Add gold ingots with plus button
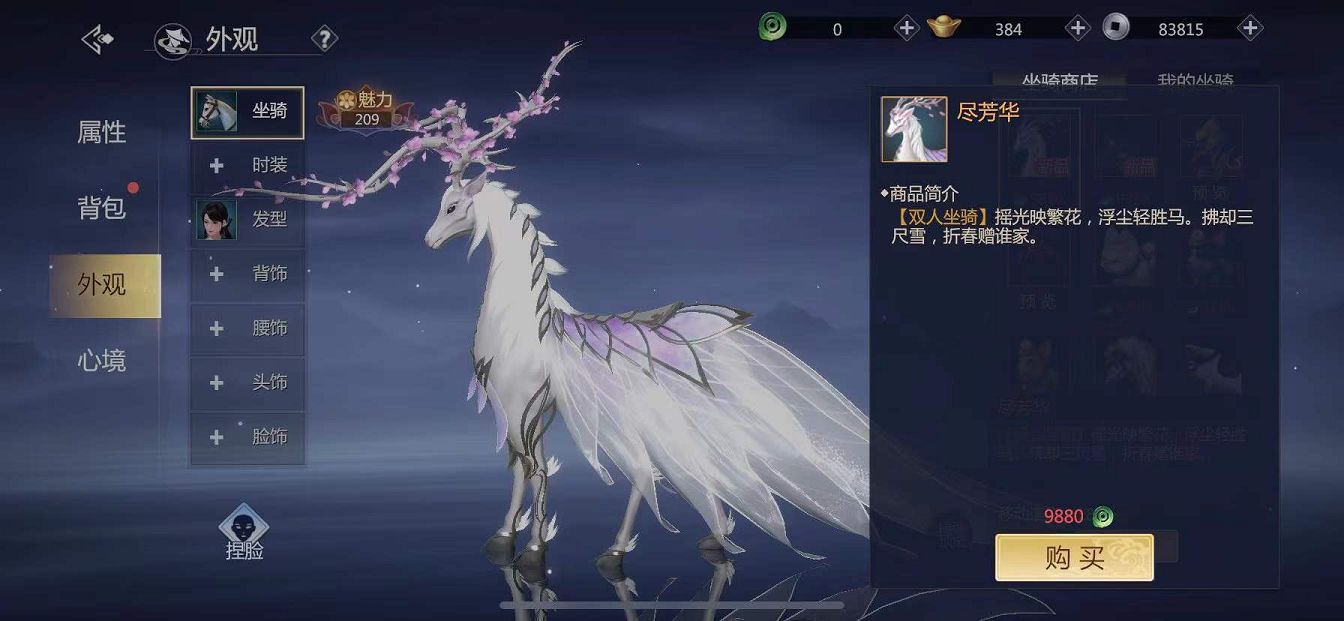 [x=1077, y=28]
